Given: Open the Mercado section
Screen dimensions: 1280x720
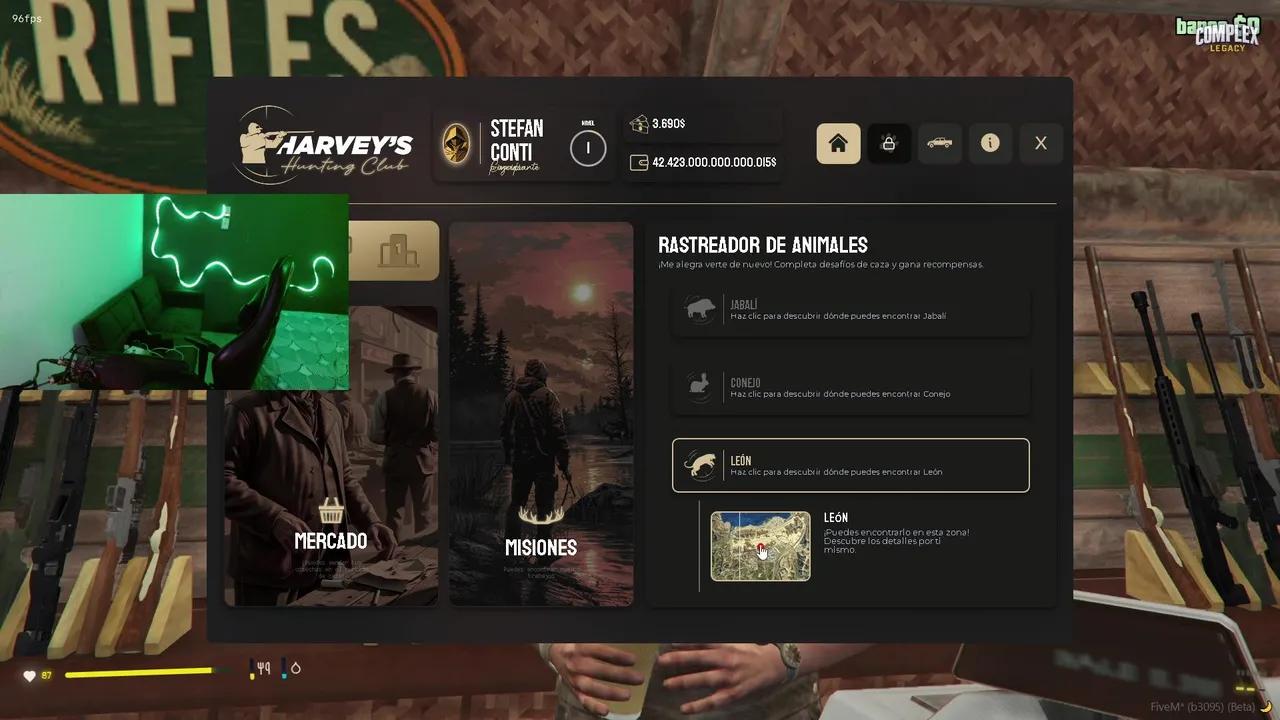Looking at the screenshot, I should click(x=330, y=541).
